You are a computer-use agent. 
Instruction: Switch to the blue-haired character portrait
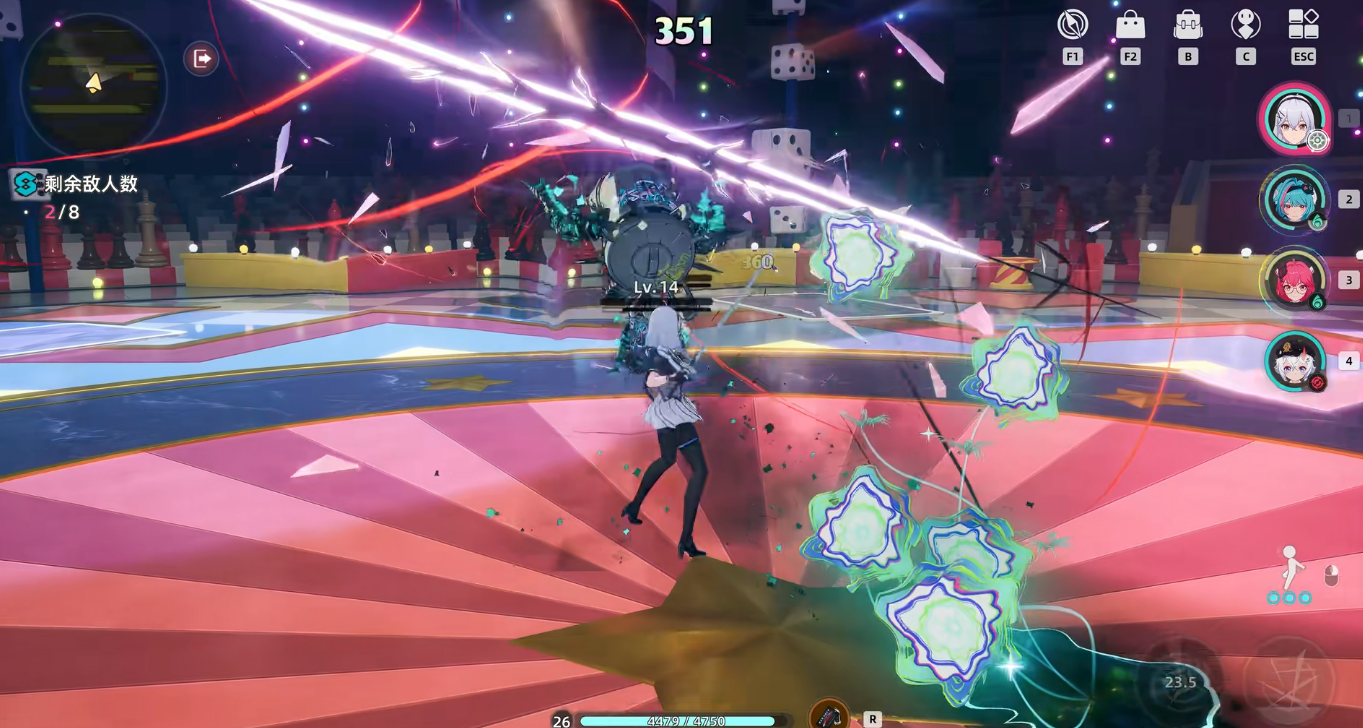click(x=1294, y=199)
